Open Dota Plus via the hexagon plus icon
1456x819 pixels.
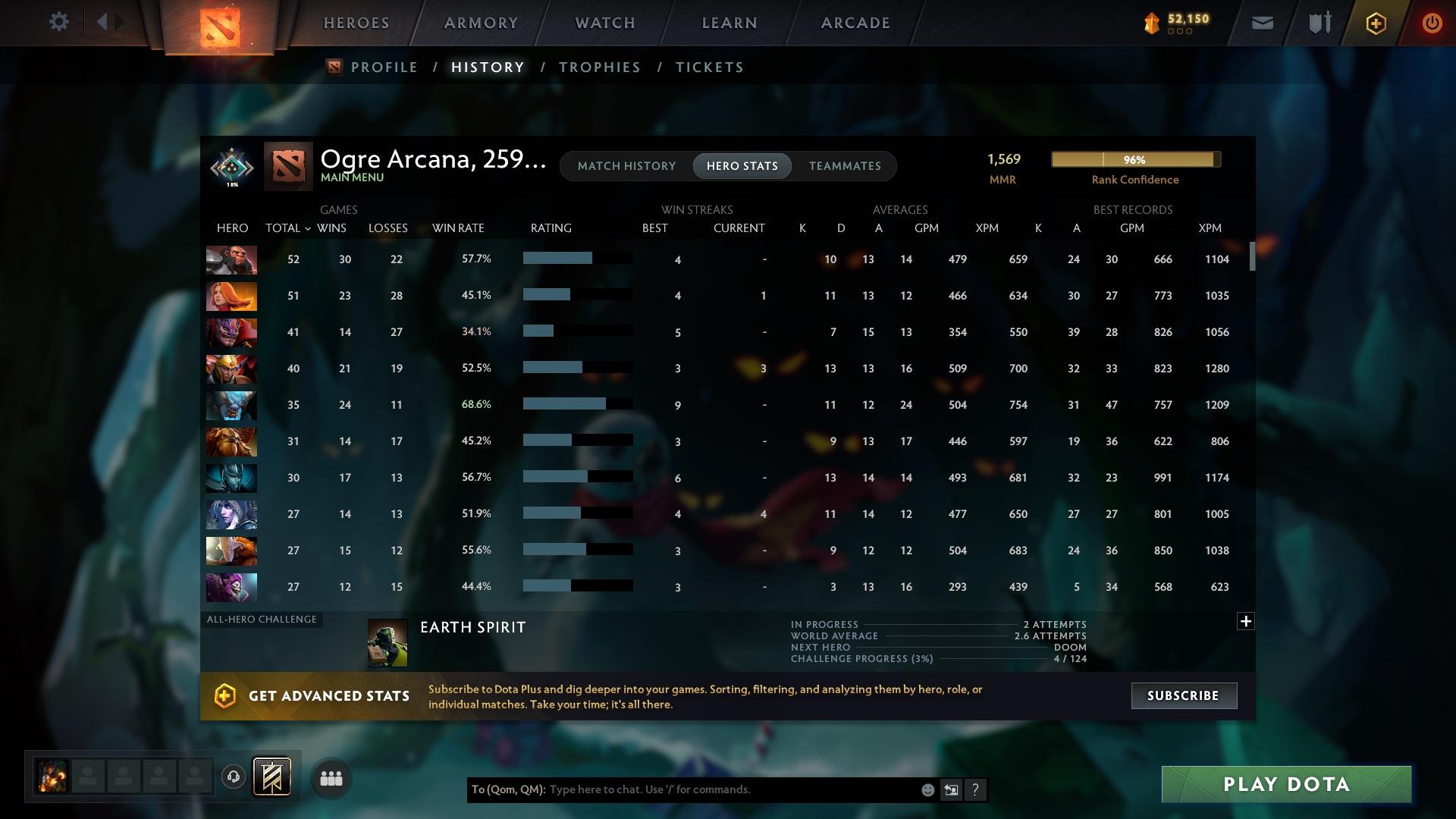coord(1375,23)
